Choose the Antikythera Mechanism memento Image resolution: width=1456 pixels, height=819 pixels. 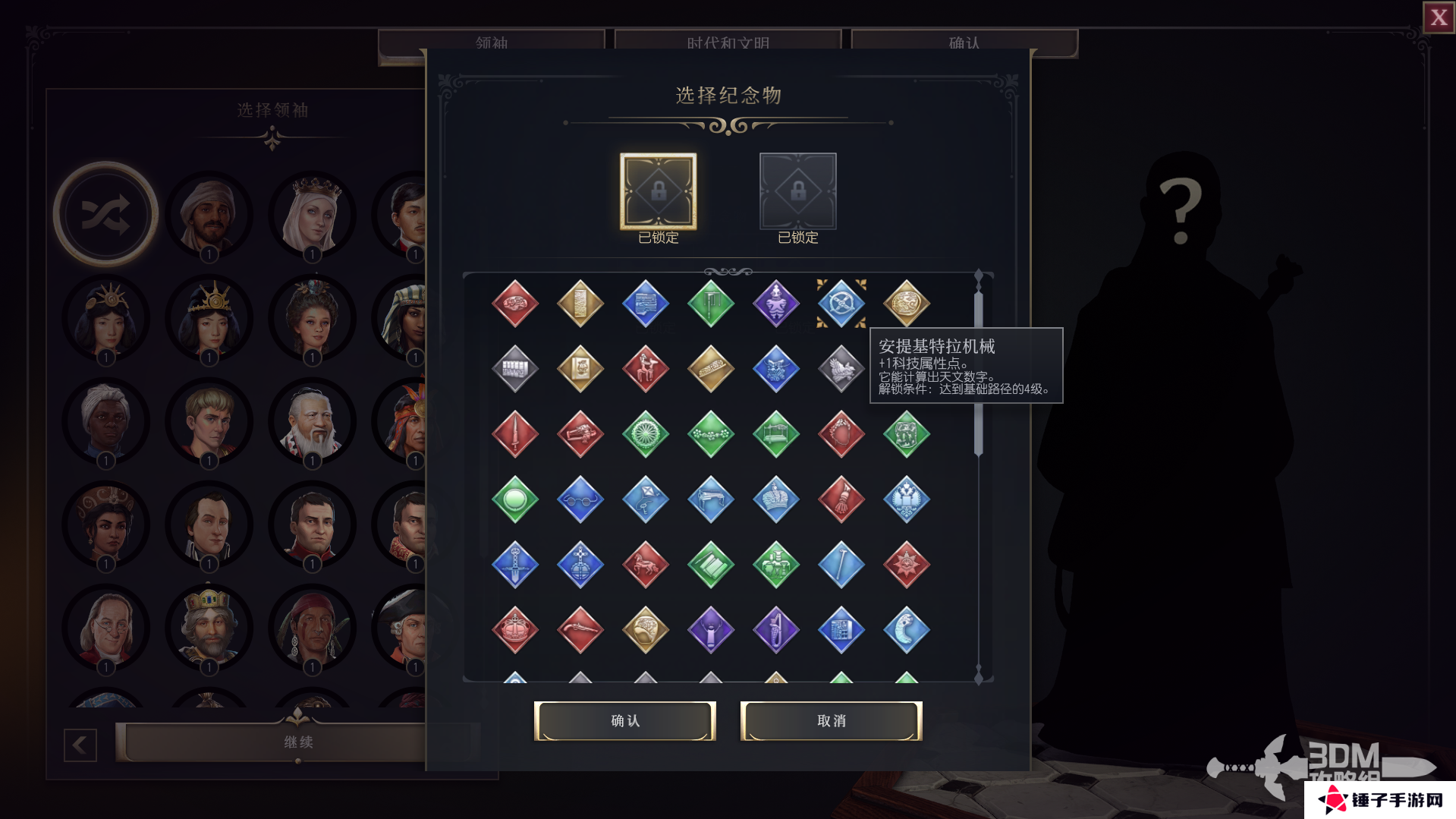click(x=841, y=304)
